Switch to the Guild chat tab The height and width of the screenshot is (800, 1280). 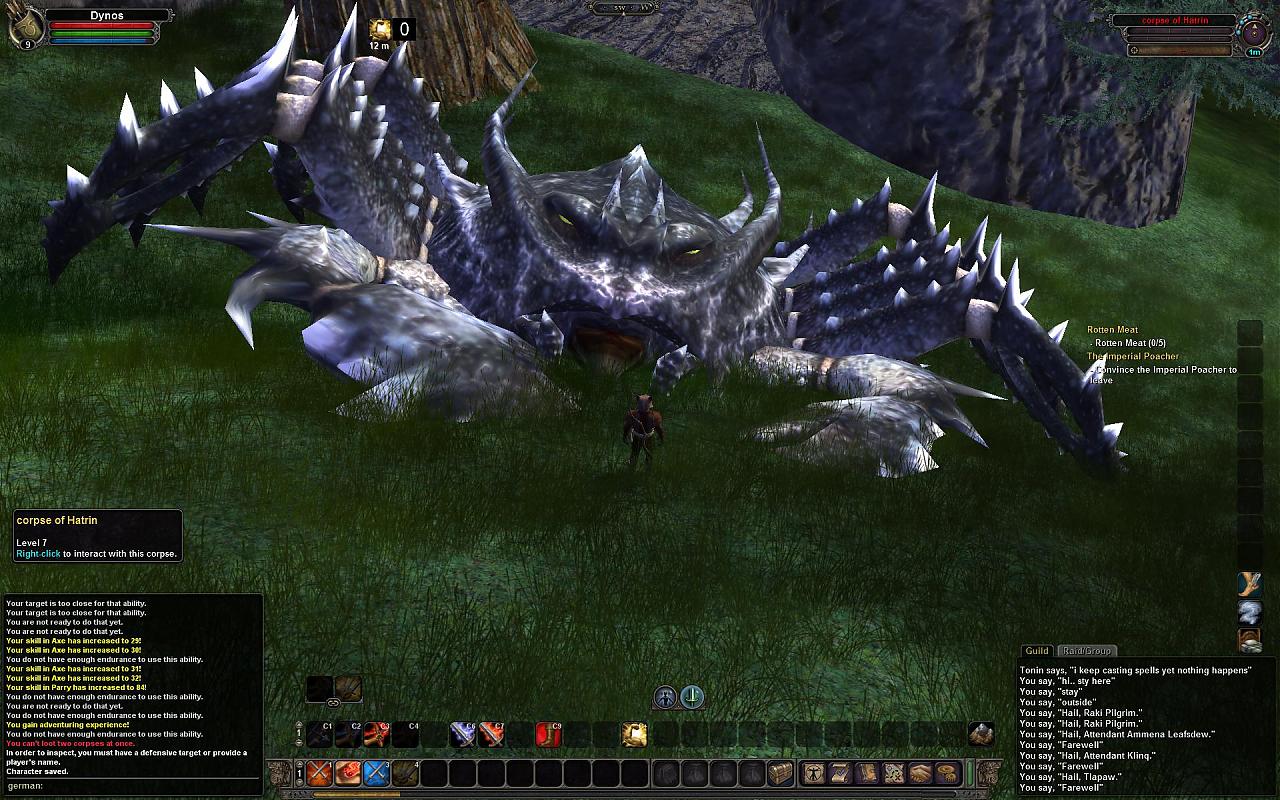(x=1036, y=651)
